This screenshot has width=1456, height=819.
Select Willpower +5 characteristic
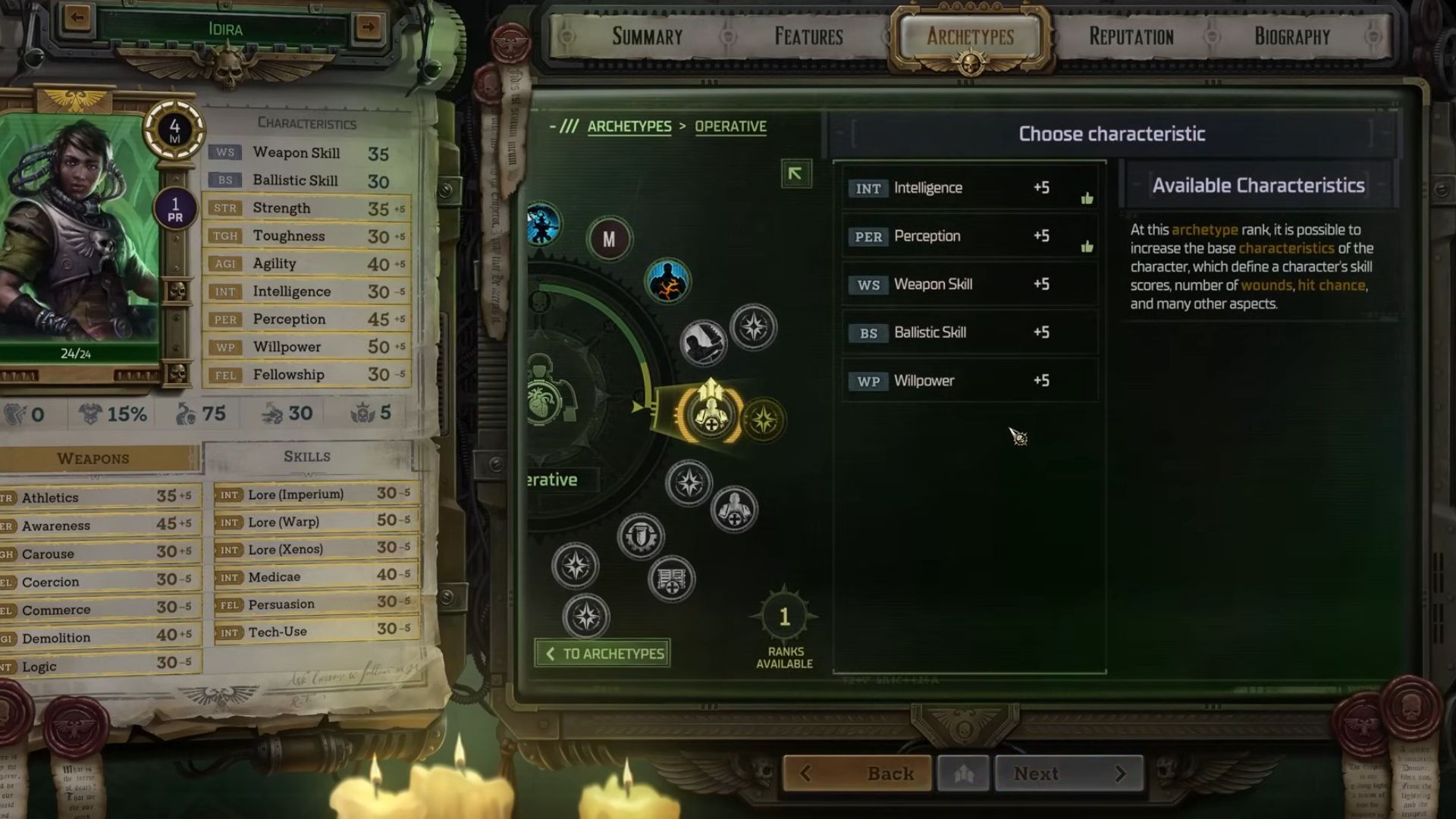coord(969,381)
